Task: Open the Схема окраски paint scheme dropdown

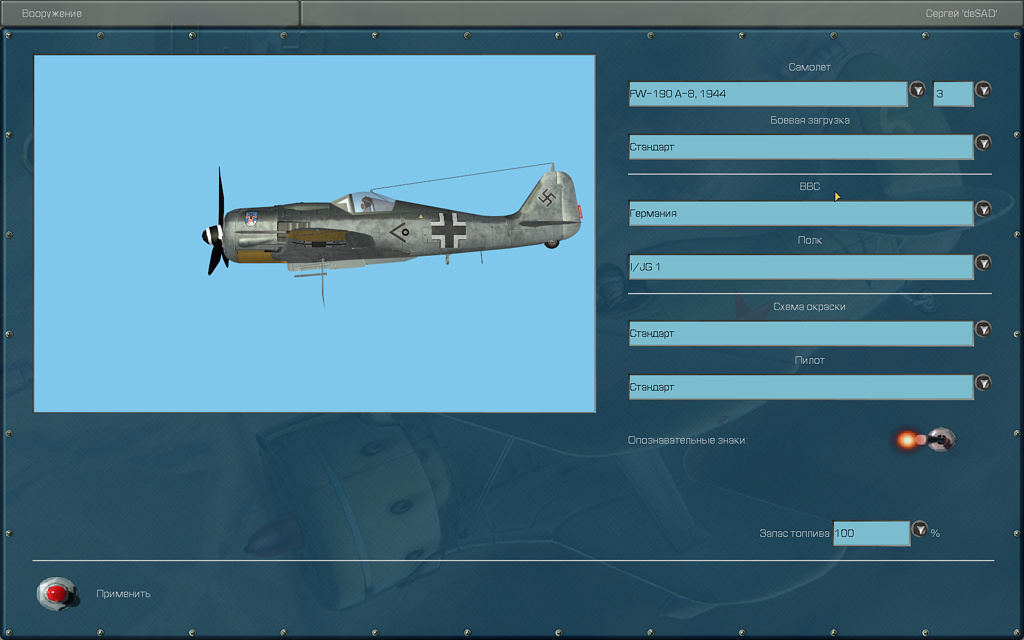Action: coord(983,329)
